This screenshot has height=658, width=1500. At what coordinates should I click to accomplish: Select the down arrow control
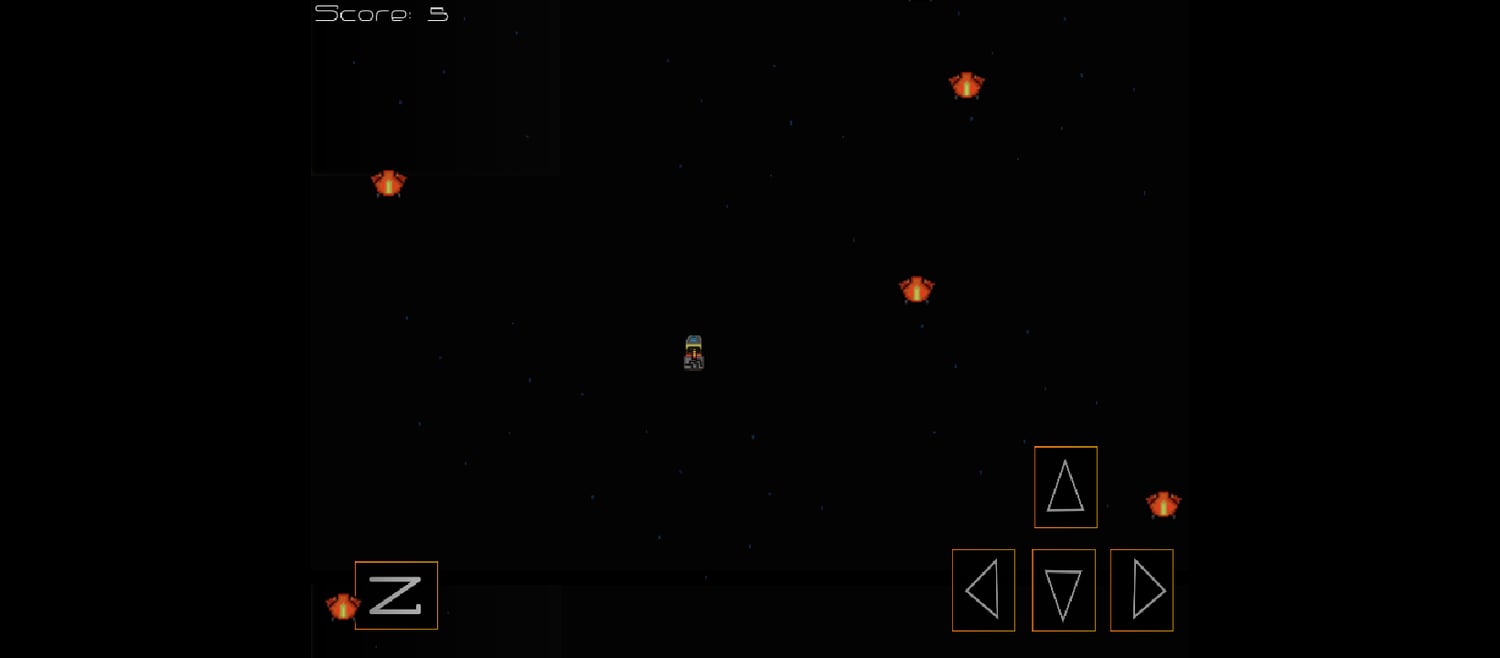tap(1063, 590)
